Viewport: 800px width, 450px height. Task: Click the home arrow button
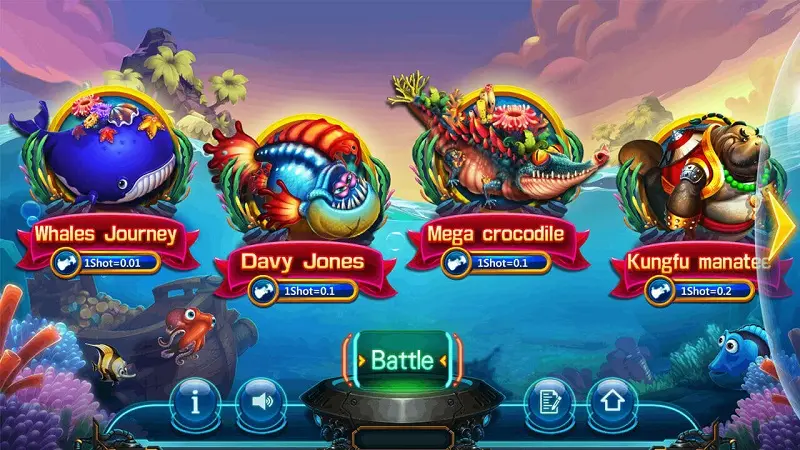612,402
